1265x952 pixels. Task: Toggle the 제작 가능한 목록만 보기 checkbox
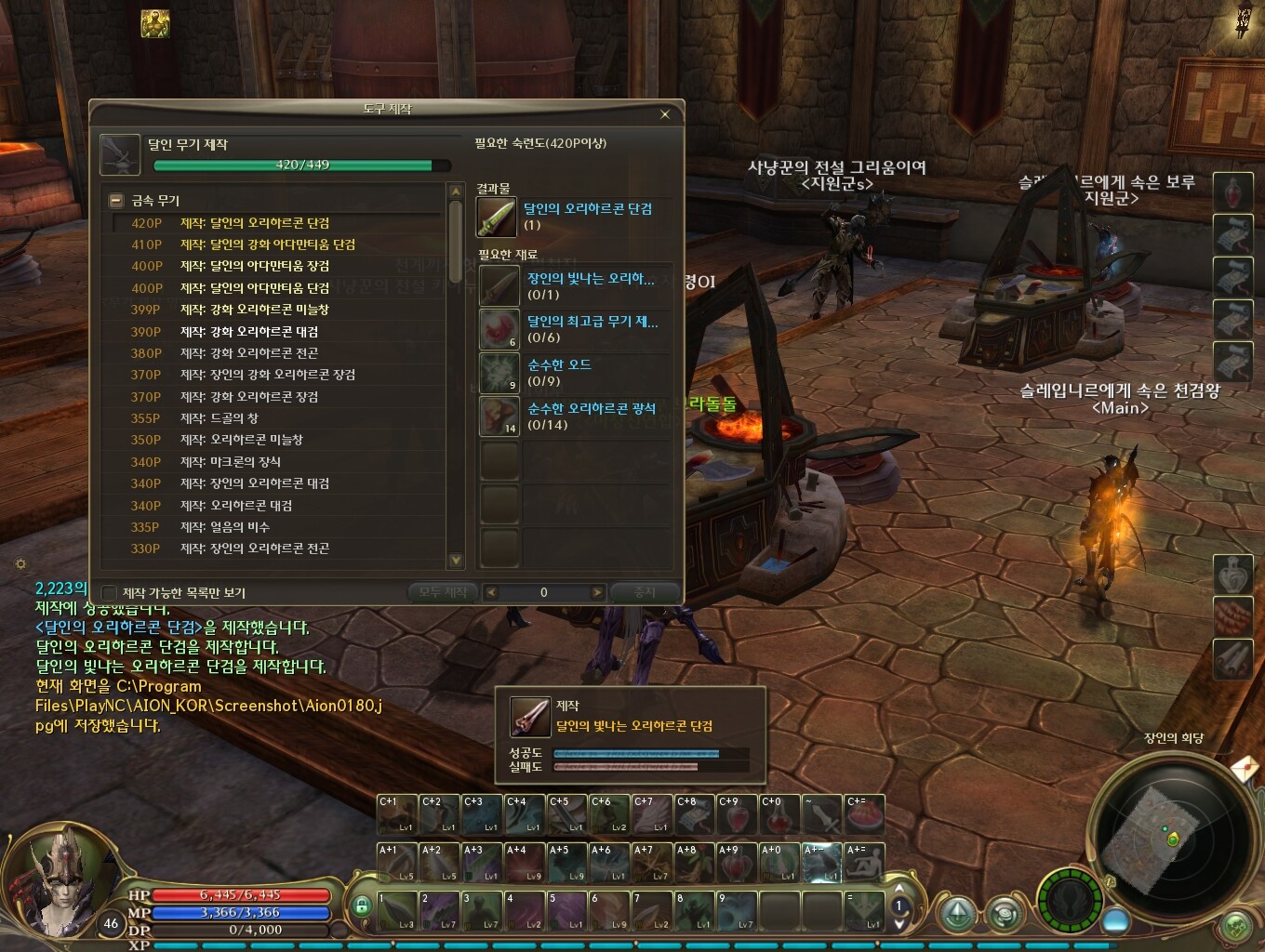coord(110,593)
